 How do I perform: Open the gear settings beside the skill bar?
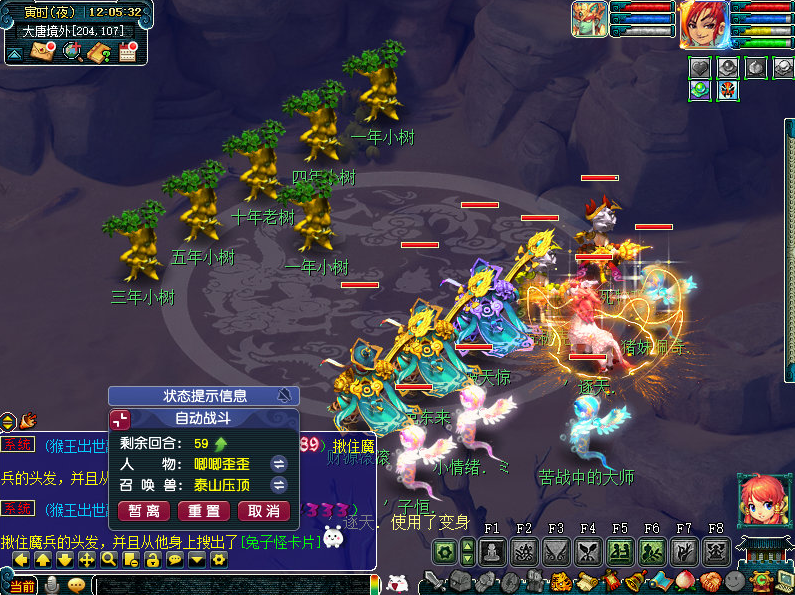[x=446, y=550]
